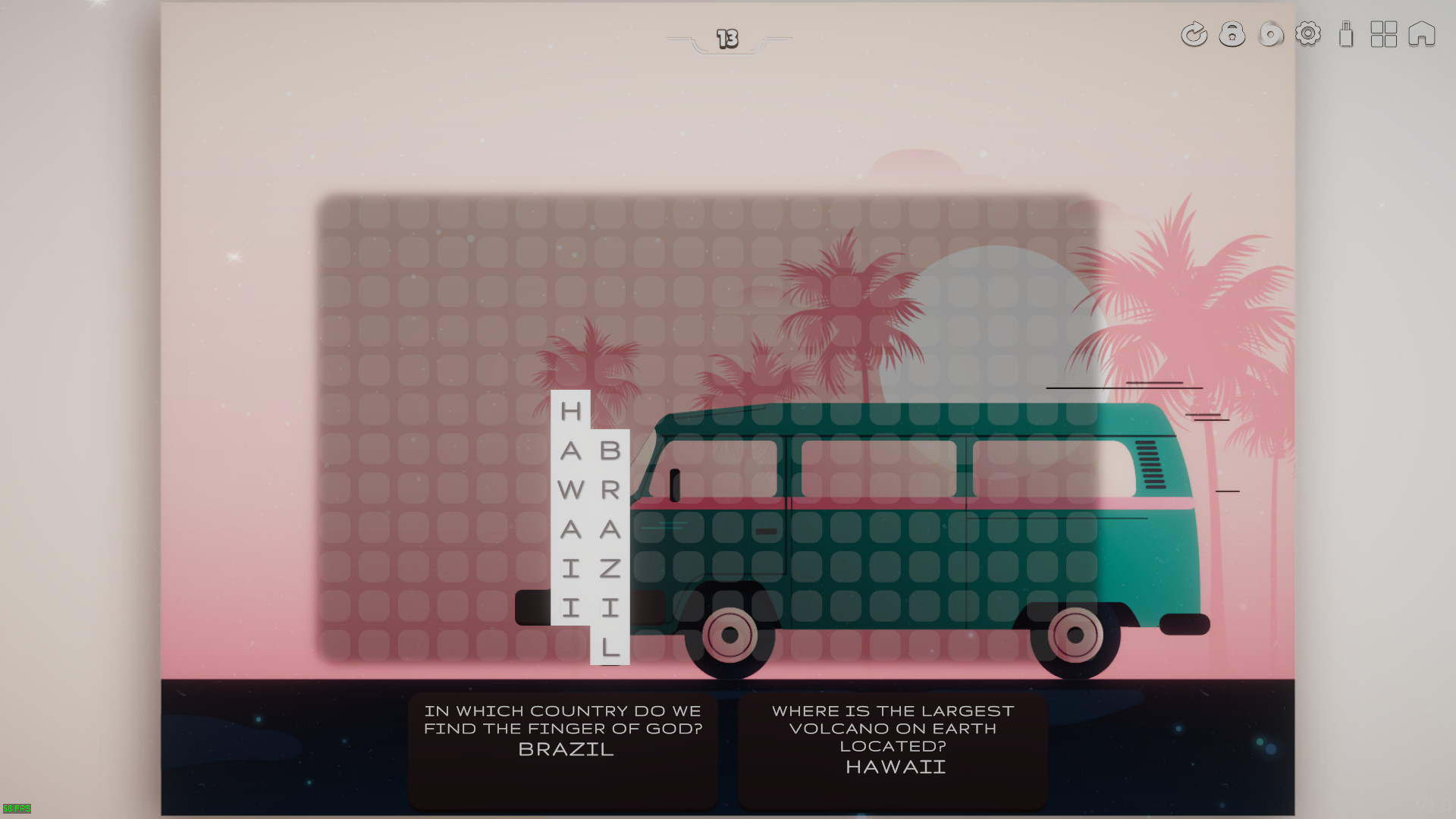The width and height of the screenshot is (1456, 819).
Task: Click the HAWAII answer text on its card
Action: point(894,767)
